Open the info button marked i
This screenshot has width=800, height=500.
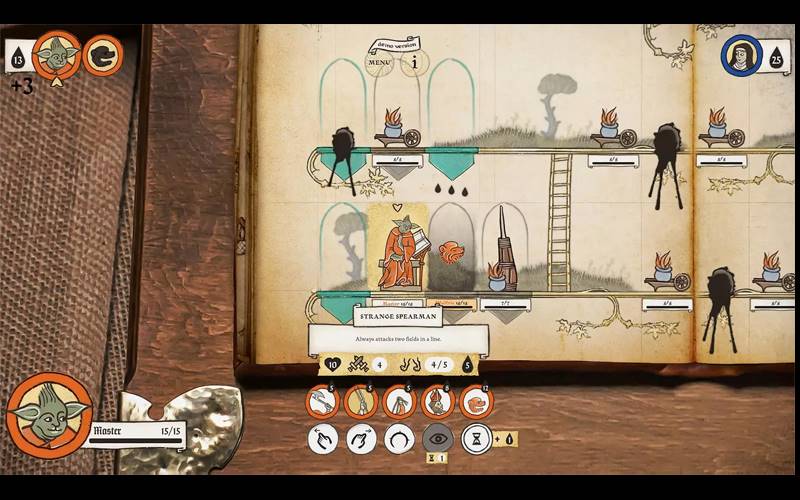[x=415, y=62]
